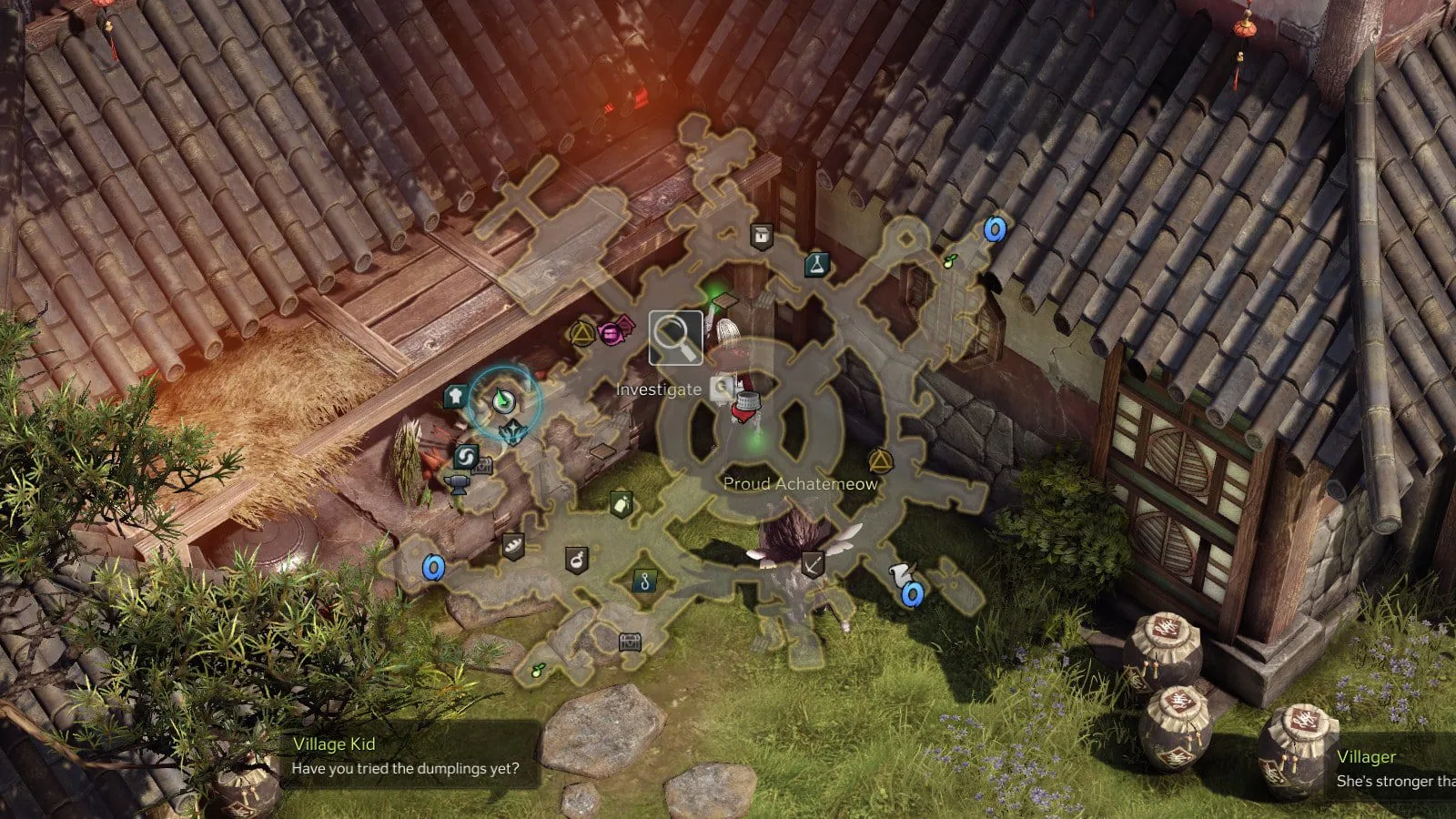Click the bread bakery marker on the map
Viewport: 1456px width, 819px height.
[x=513, y=546]
